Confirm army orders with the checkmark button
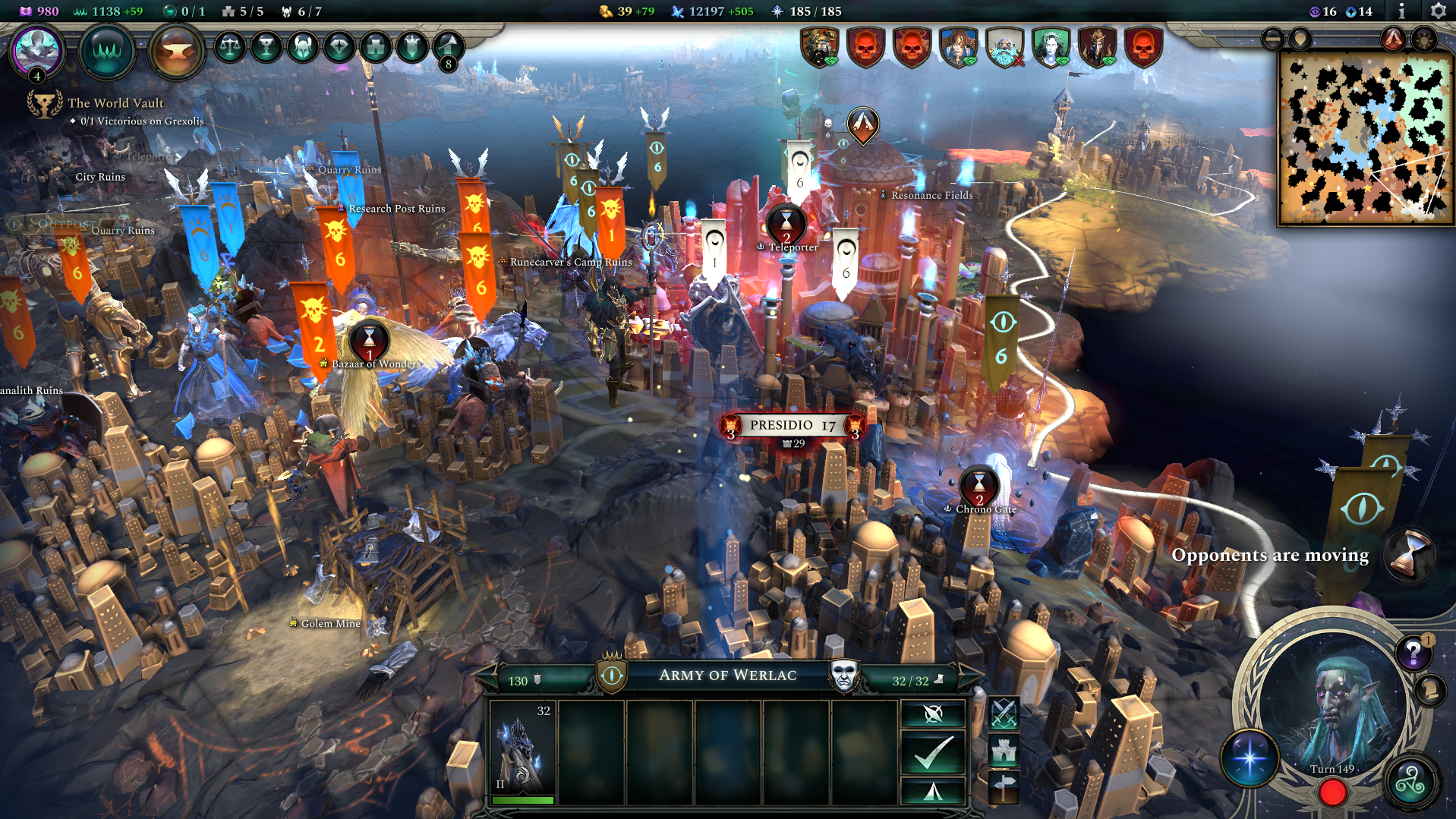Image resolution: width=1456 pixels, height=819 pixels. click(x=933, y=752)
